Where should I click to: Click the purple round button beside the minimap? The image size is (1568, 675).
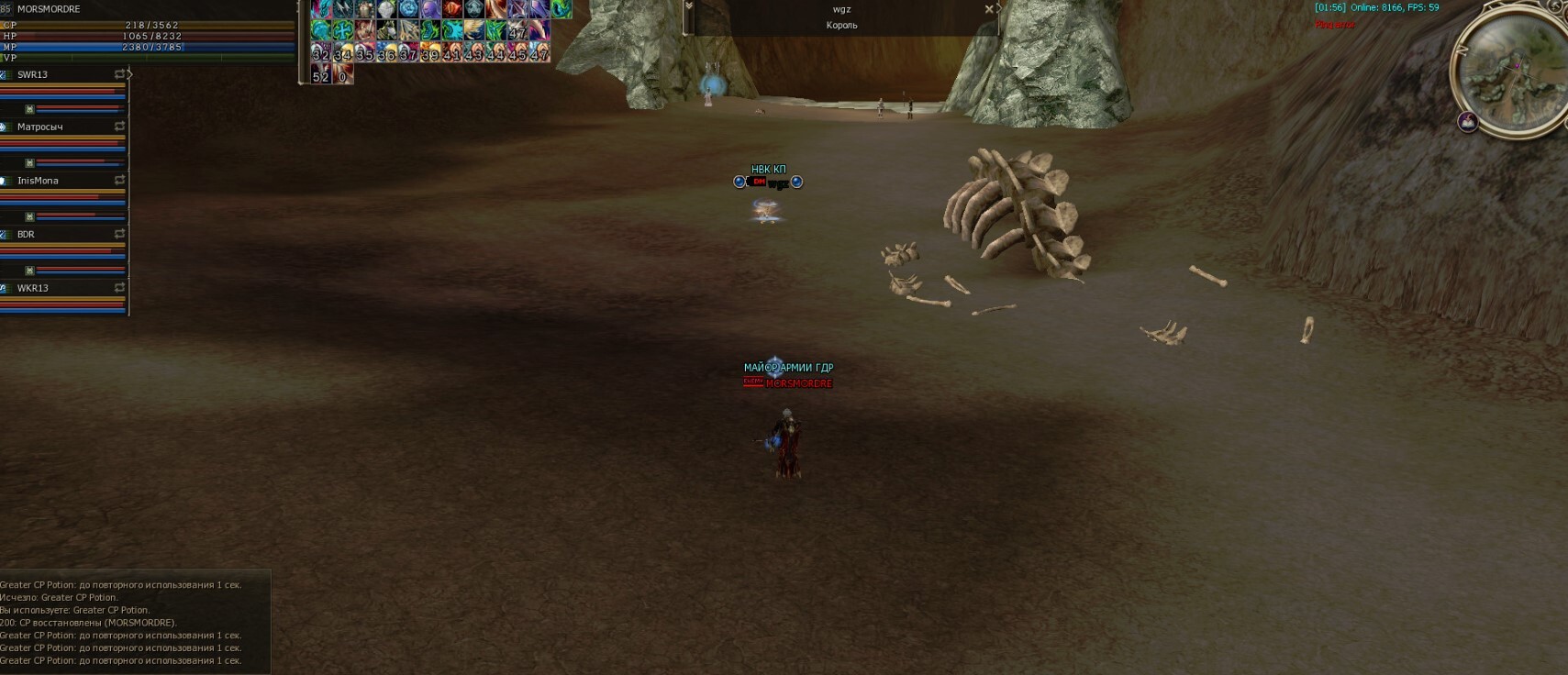(x=1468, y=121)
